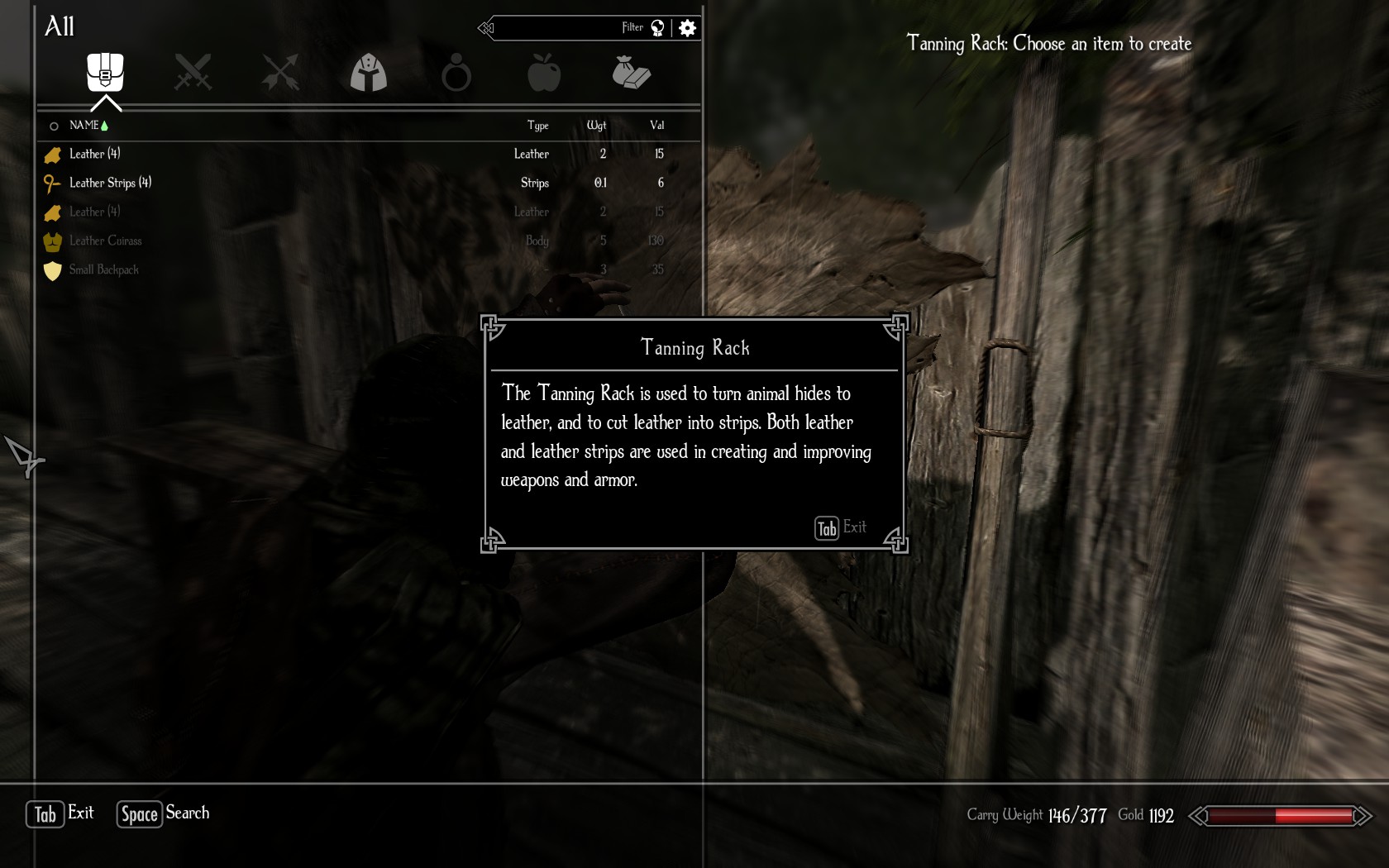The height and width of the screenshot is (868, 1389).
Task: Choose the Small Backpack recipe
Action: [104, 269]
